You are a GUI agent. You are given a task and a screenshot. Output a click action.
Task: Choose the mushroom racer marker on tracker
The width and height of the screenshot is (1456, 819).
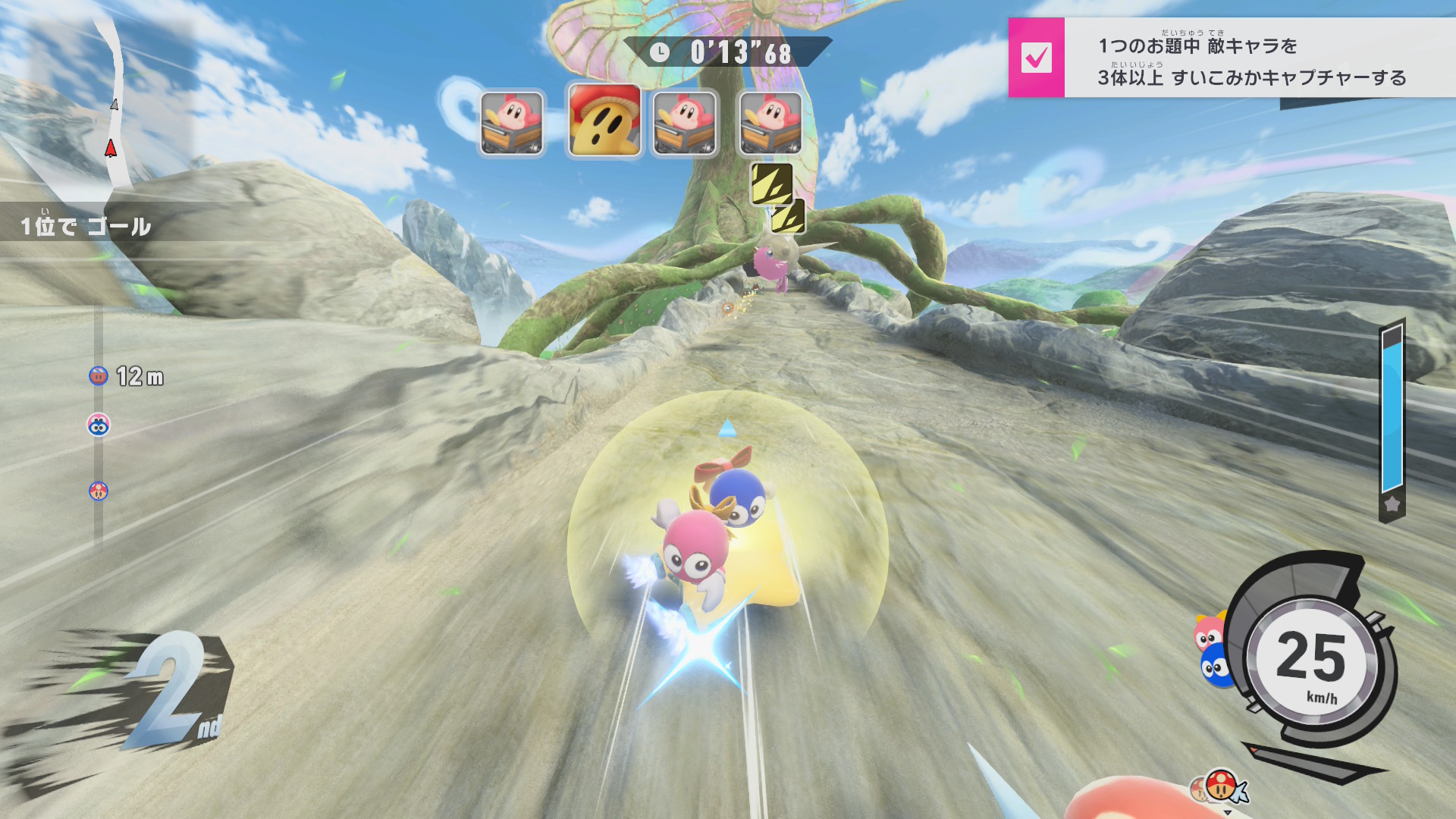(99, 491)
